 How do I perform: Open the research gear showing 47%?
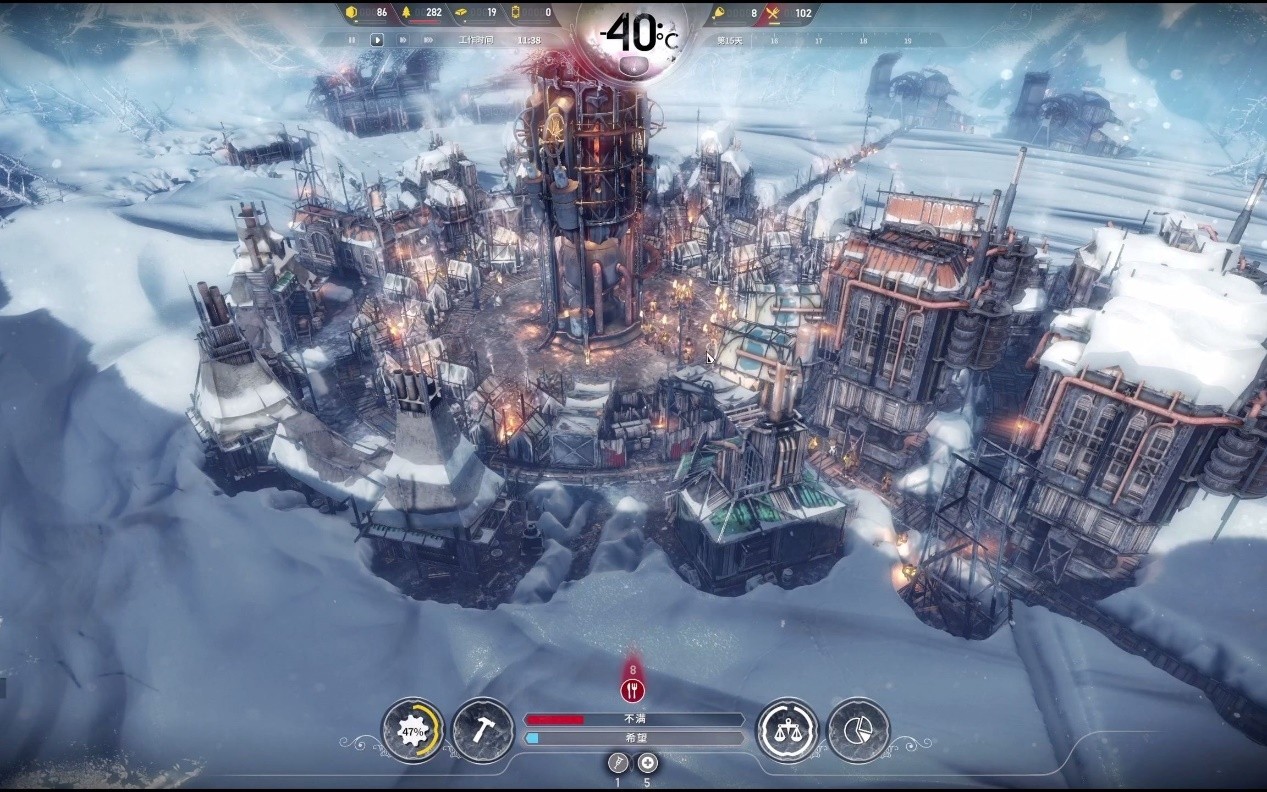412,731
